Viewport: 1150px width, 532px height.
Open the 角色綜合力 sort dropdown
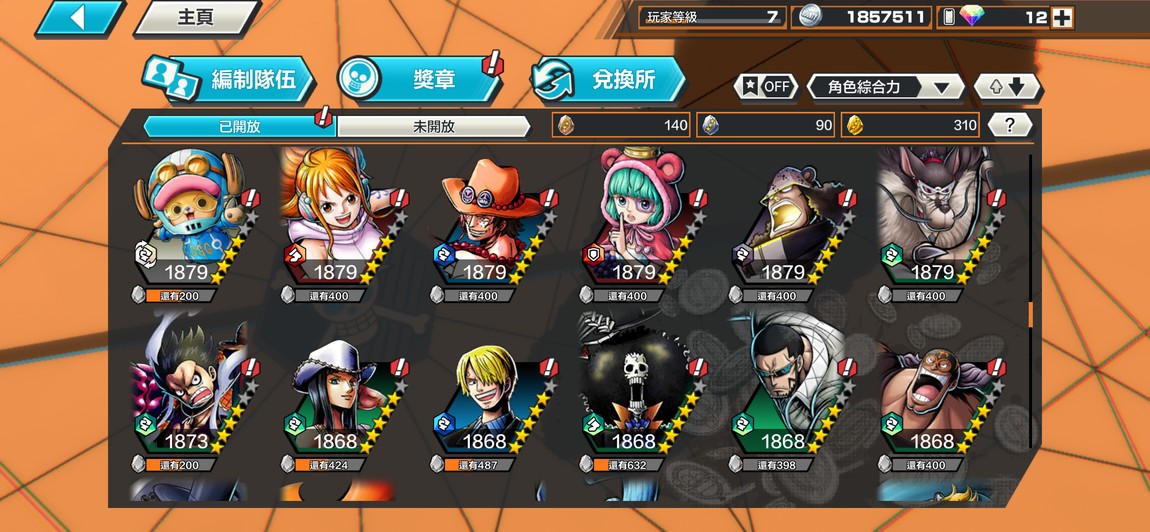pos(885,87)
